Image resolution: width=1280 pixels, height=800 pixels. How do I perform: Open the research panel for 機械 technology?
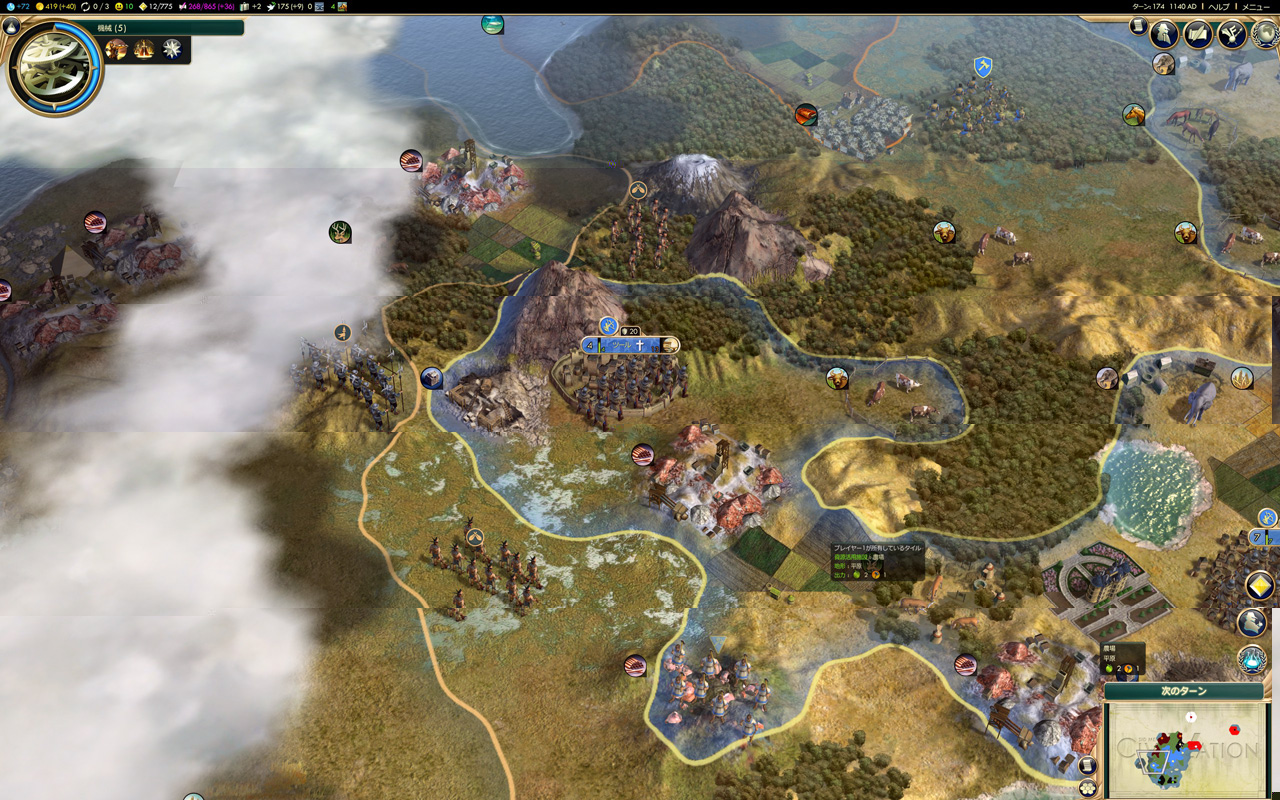tap(55, 65)
